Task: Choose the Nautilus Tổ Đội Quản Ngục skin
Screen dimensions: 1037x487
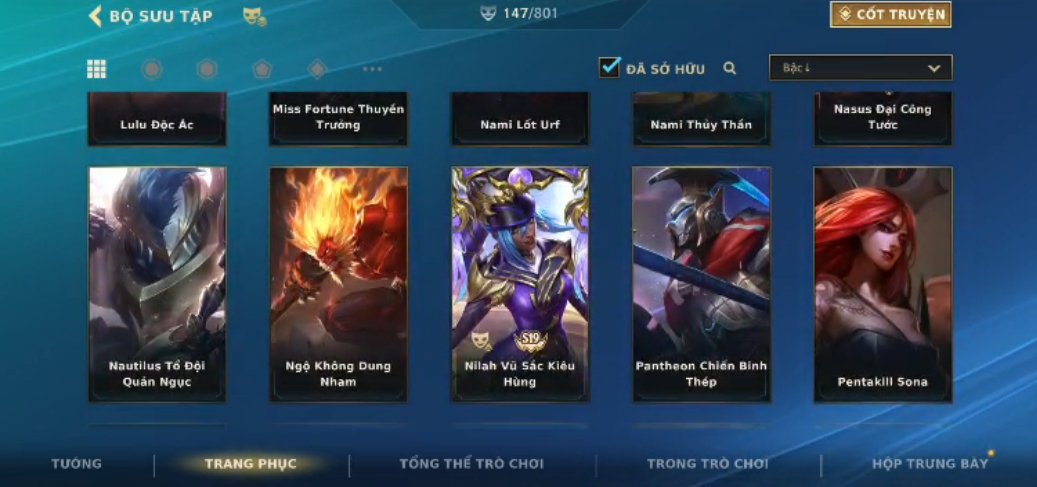Action: pos(157,284)
